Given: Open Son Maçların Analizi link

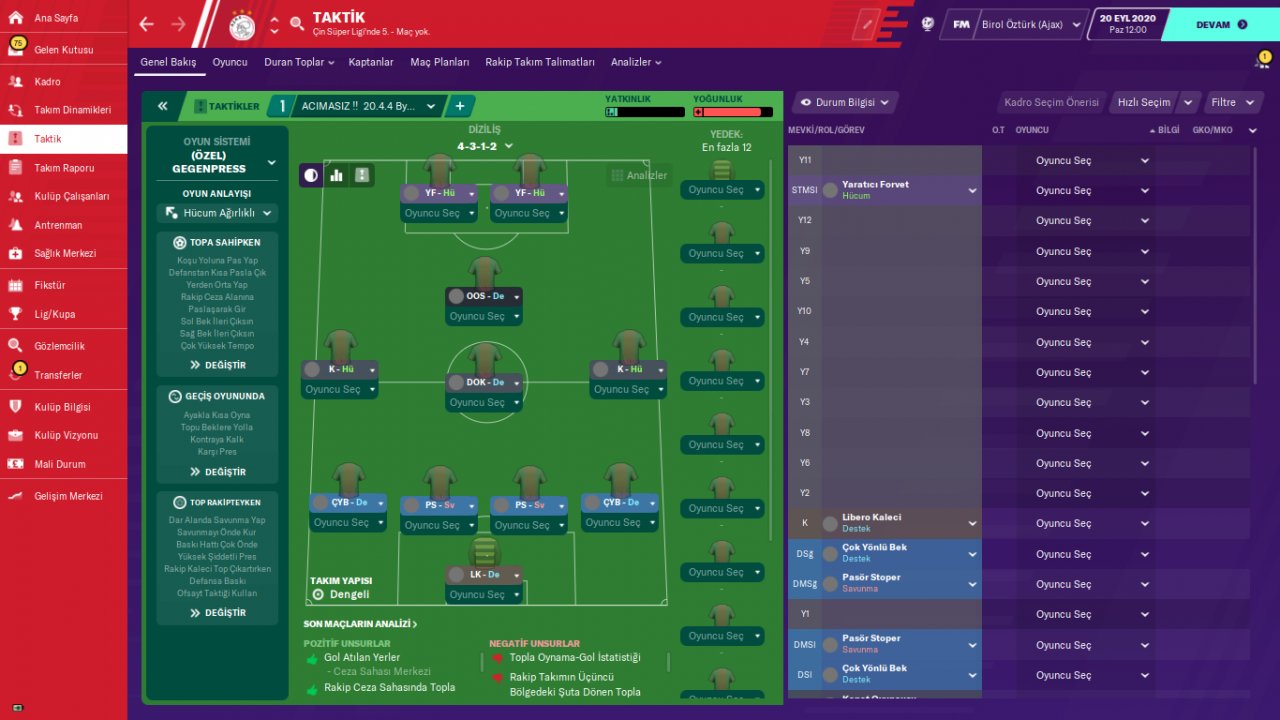Looking at the screenshot, I should point(360,624).
